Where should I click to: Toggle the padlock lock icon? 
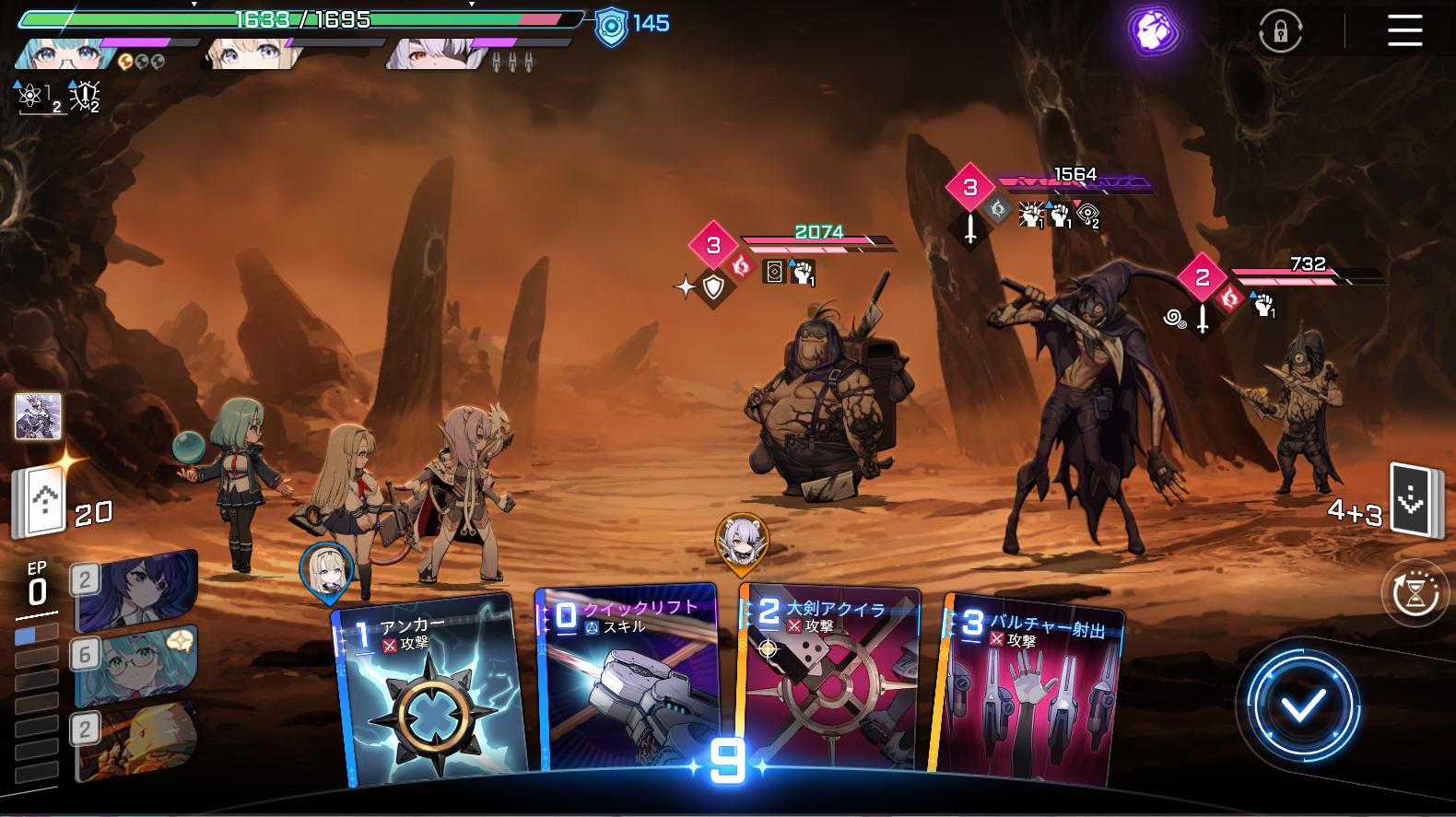[1280, 32]
